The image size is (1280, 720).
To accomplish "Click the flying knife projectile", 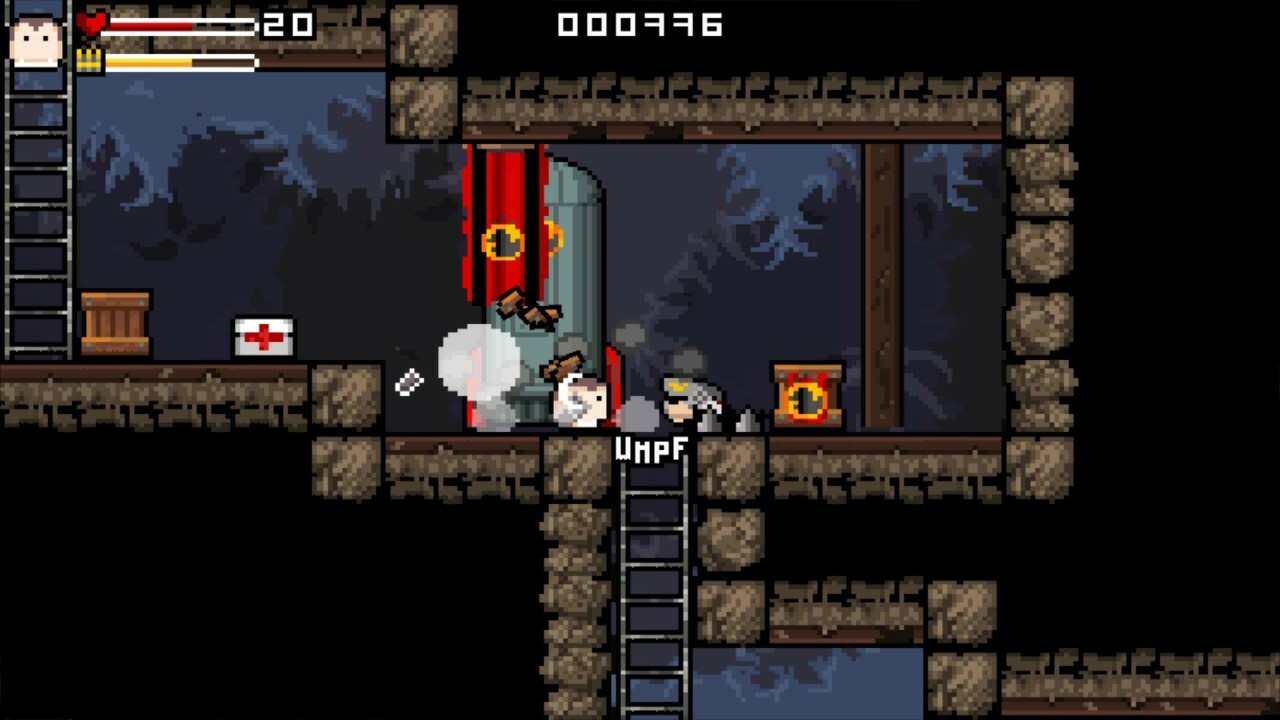I will click(x=409, y=382).
